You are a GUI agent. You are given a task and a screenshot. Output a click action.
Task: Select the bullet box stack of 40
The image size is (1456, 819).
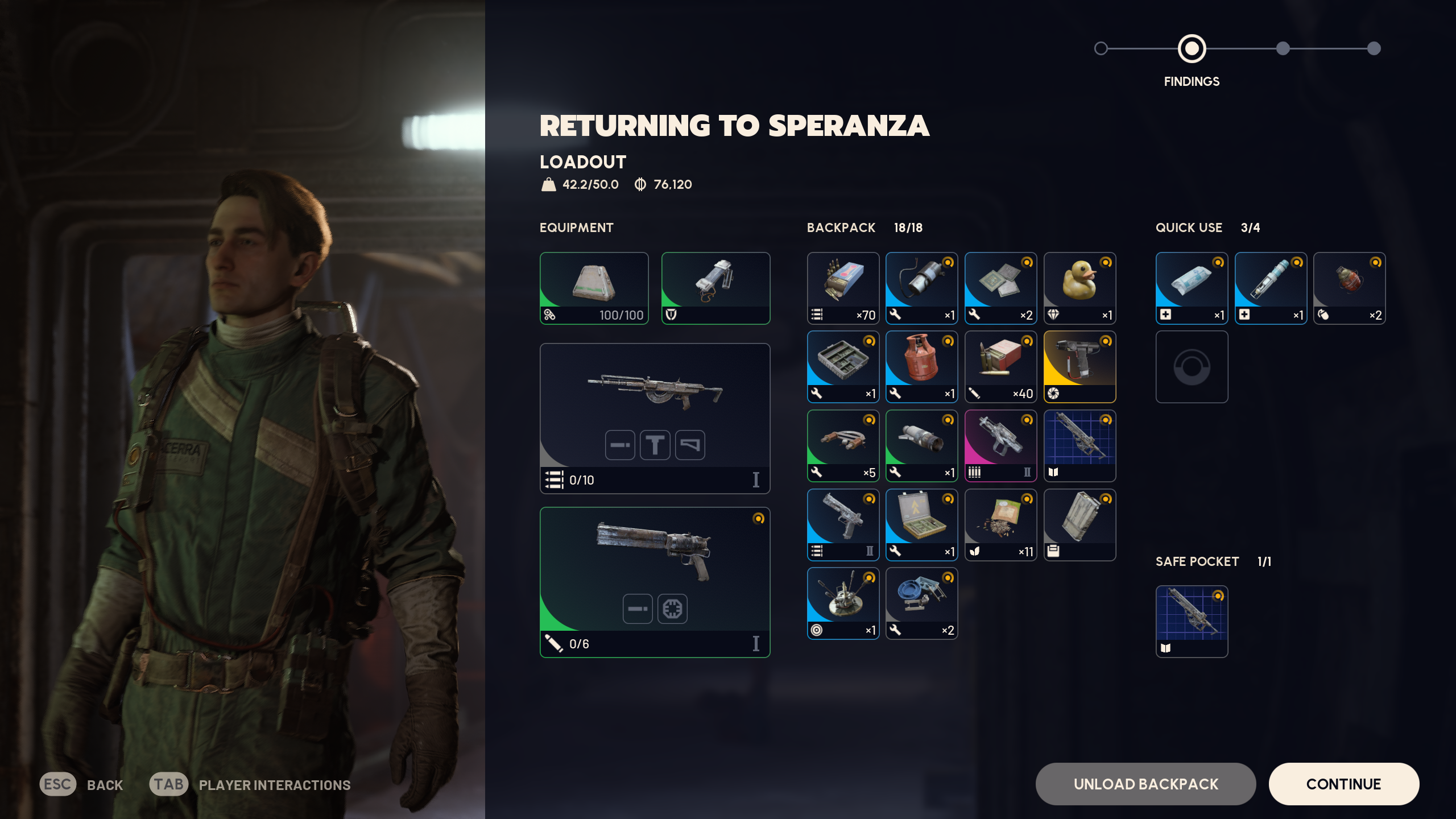(1000, 367)
